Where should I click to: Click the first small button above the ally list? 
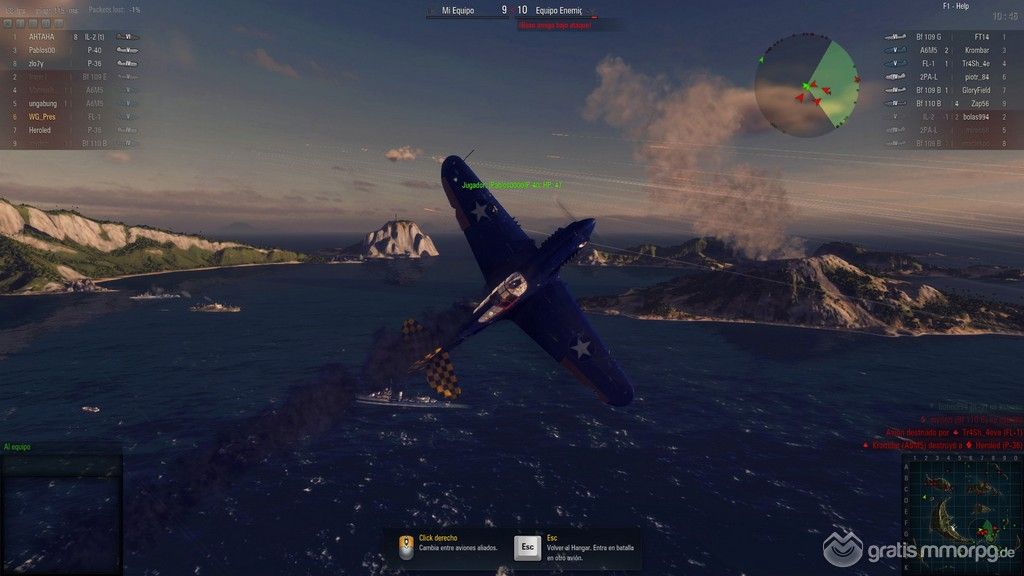tap(8, 22)
